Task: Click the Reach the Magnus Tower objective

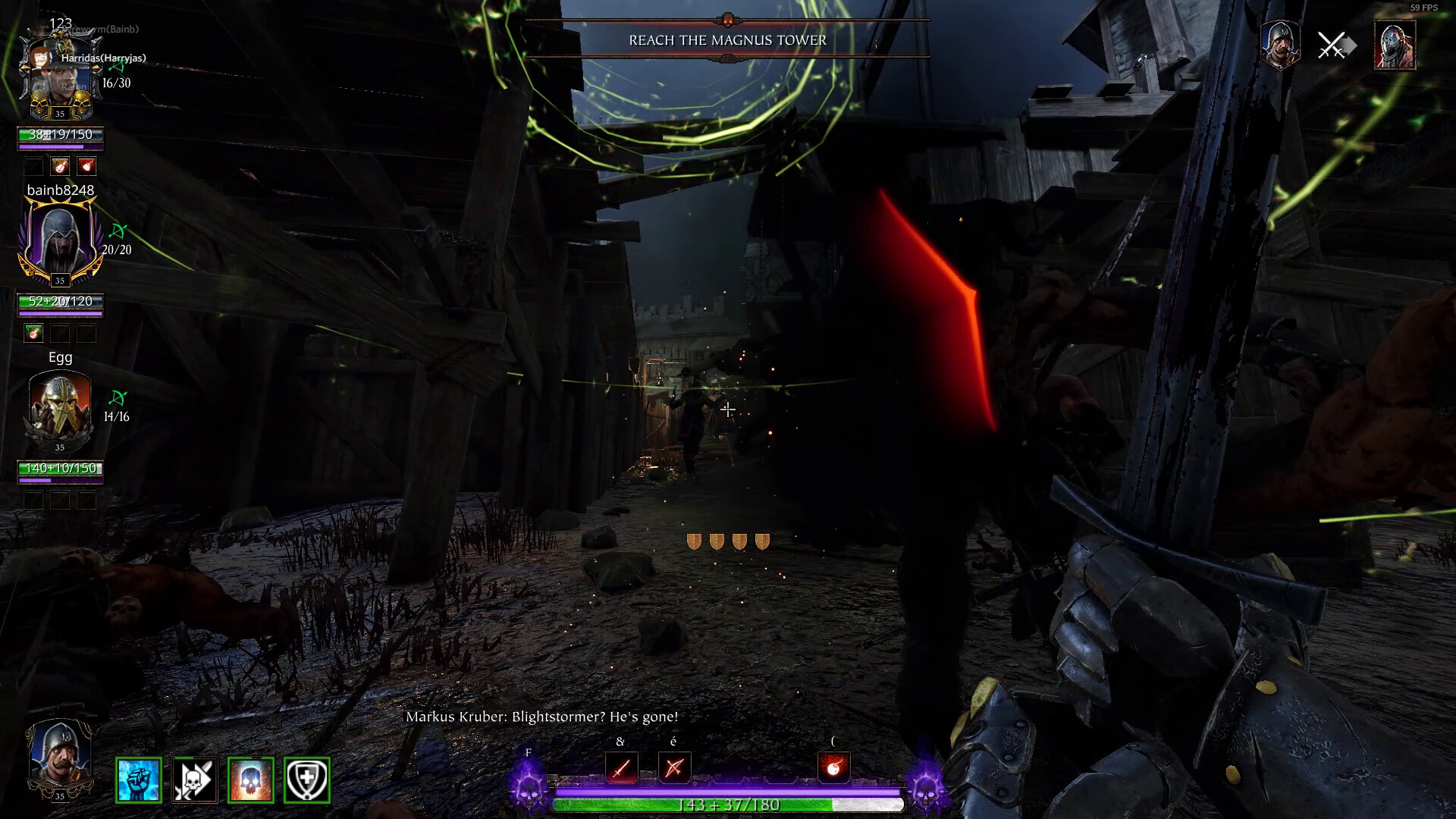Action: 727,40
